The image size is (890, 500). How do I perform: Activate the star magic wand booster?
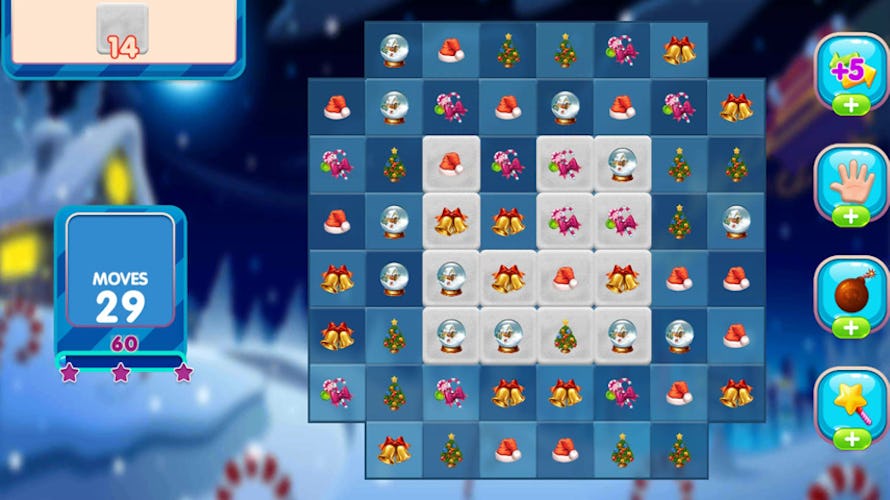click(850, 406)
